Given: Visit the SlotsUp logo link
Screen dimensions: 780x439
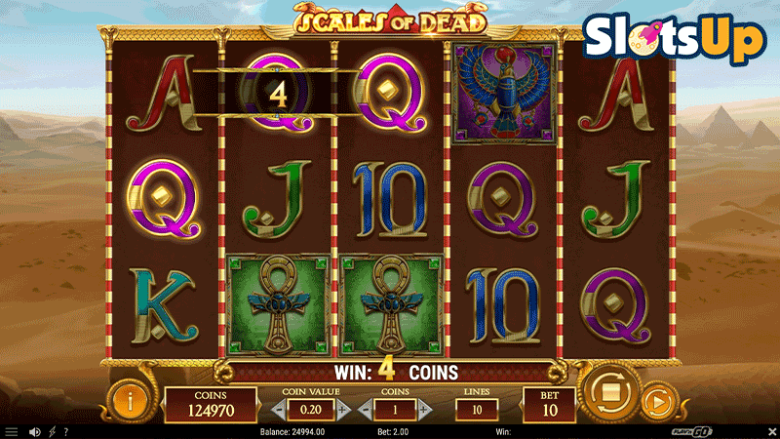Looking at the screenshot, I should point(674,37).
